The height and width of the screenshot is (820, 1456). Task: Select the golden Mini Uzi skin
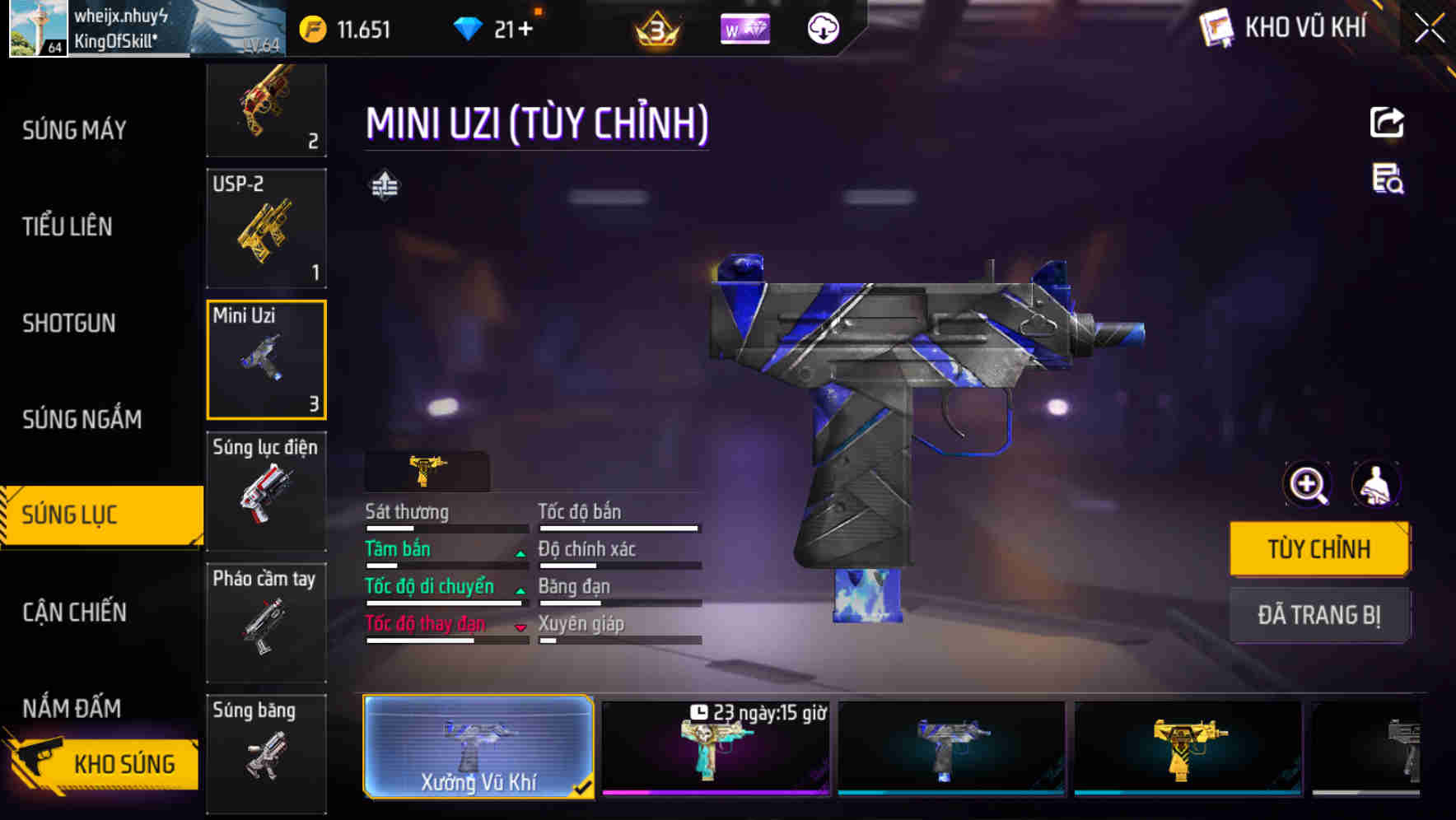pyautogui.click(x=1188, y=748)
